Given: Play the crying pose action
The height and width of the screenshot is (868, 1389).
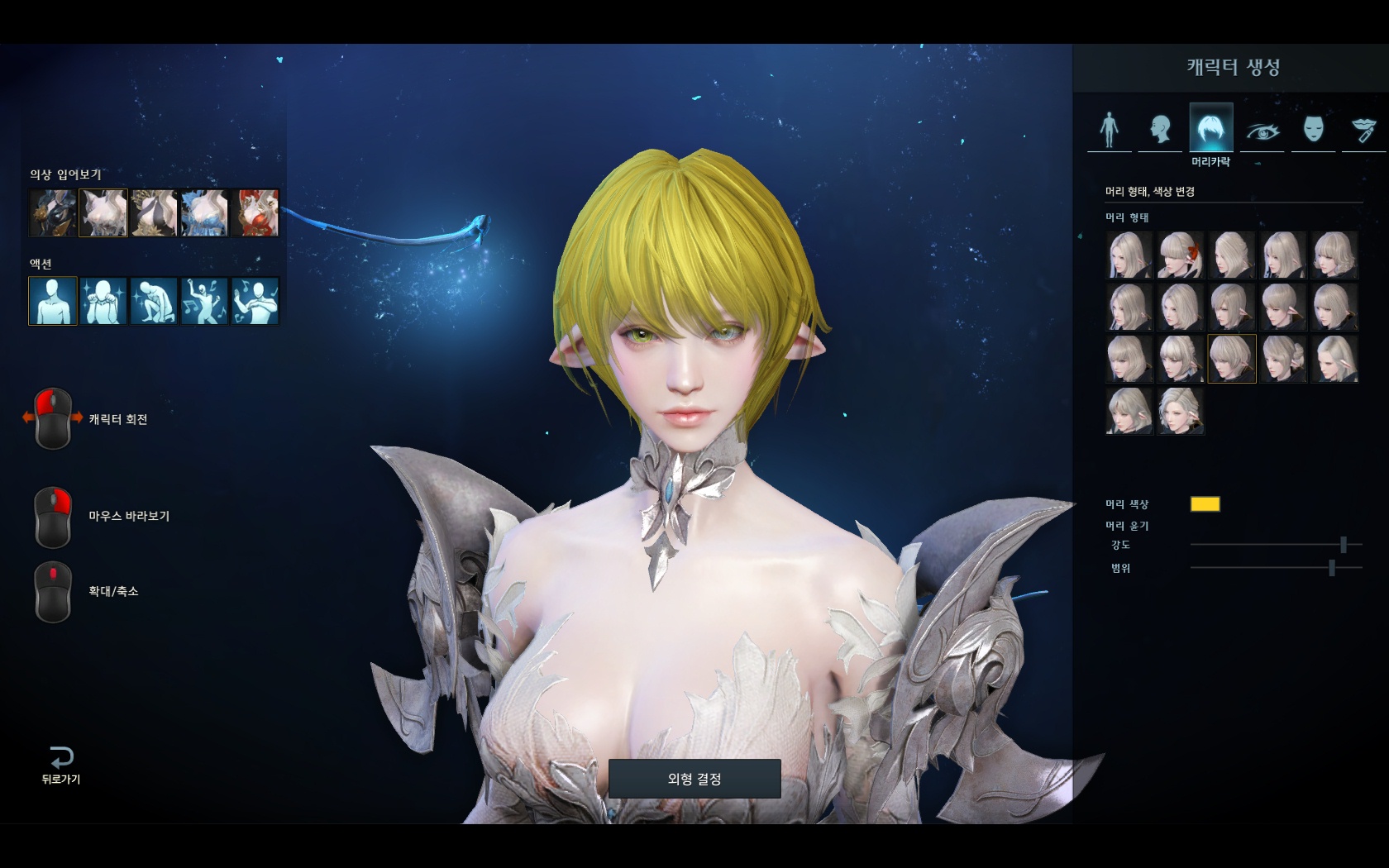Looking at the screenshot, I should (x=103, y=301).
